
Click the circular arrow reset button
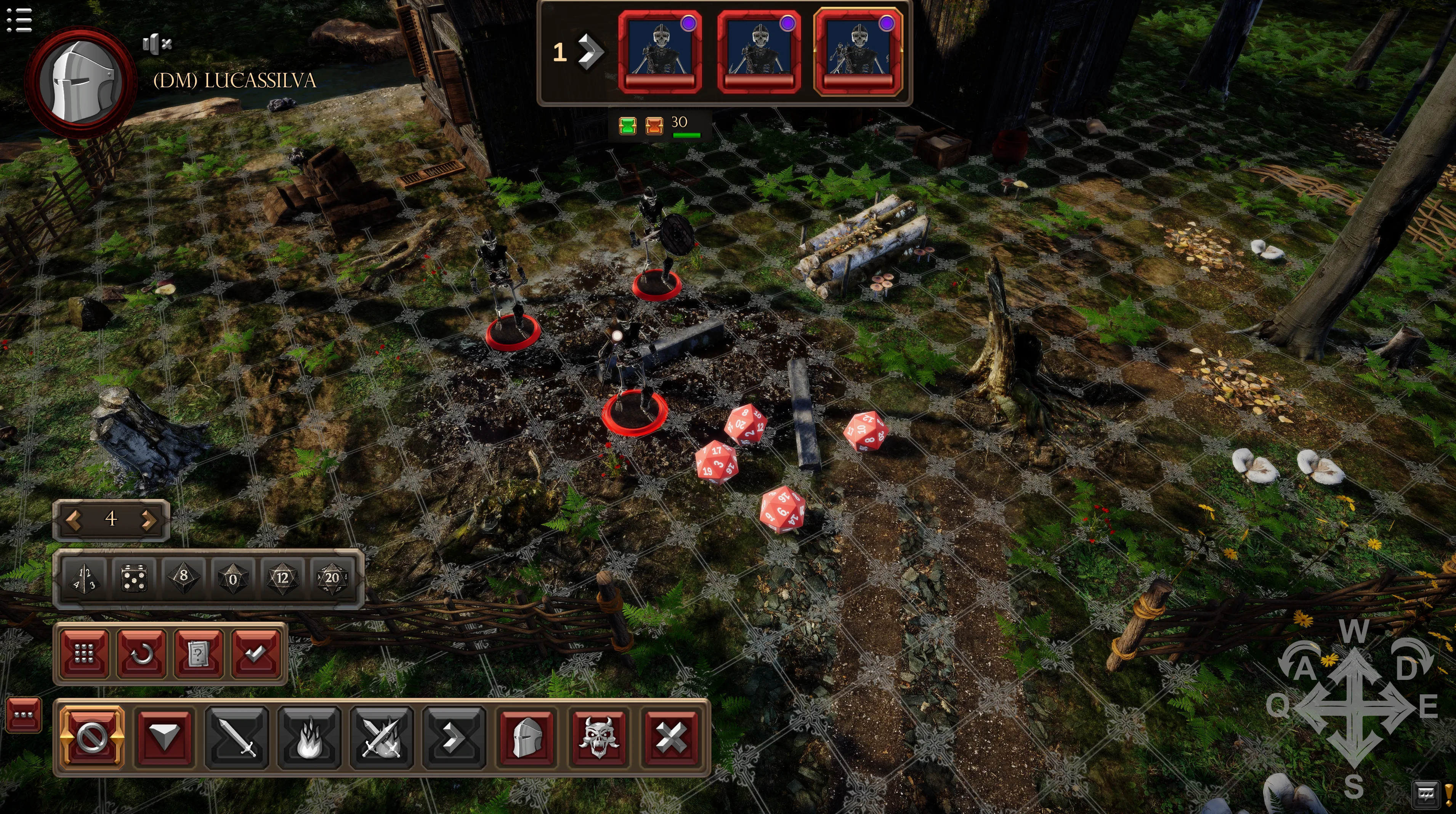click(141, 654)
